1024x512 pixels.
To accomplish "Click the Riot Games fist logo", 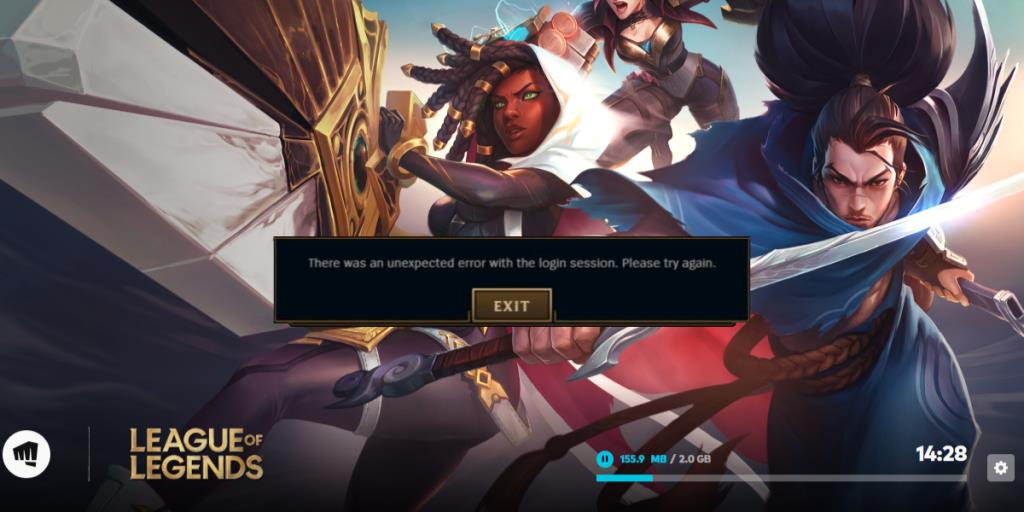I will (x=26, y=455).
